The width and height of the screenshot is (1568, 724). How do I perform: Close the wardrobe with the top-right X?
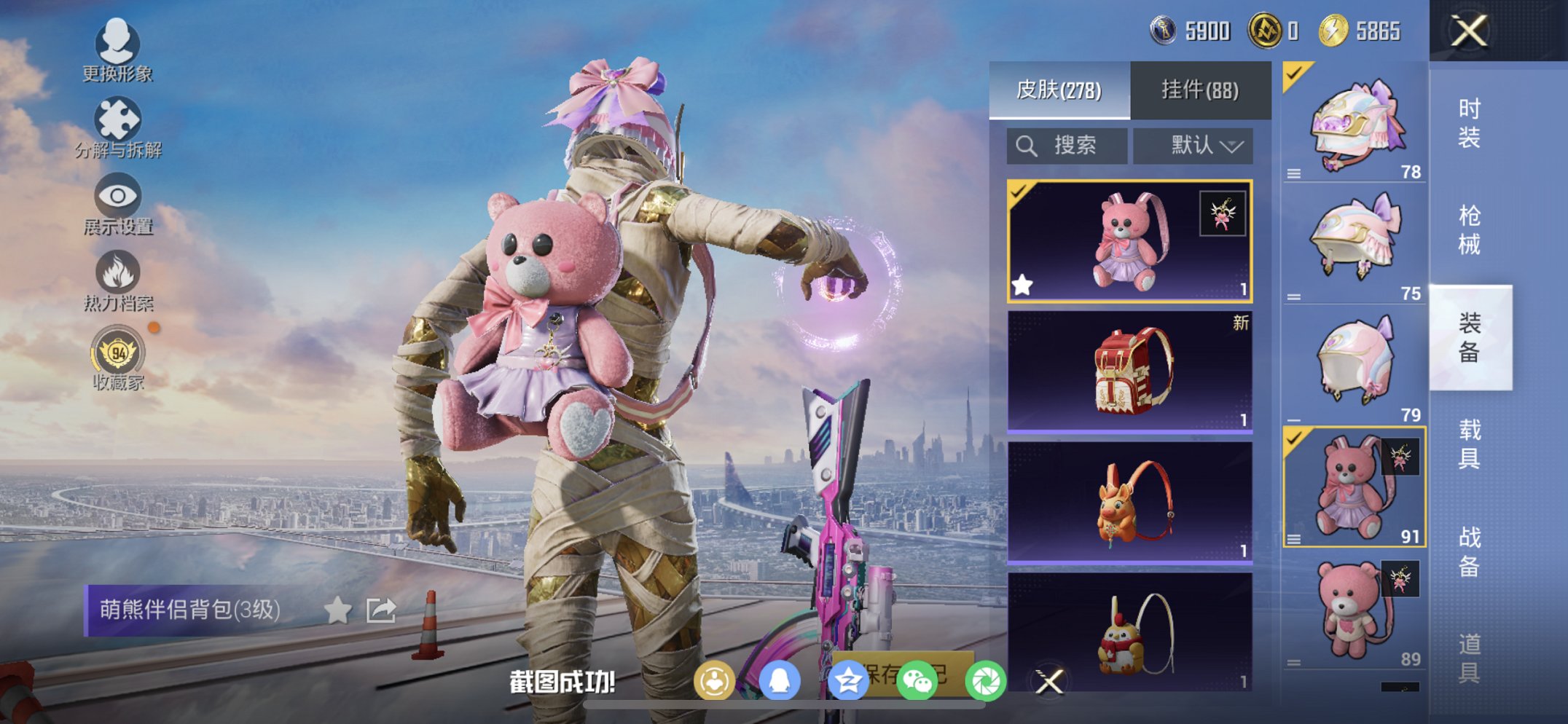coord(1469,31)
